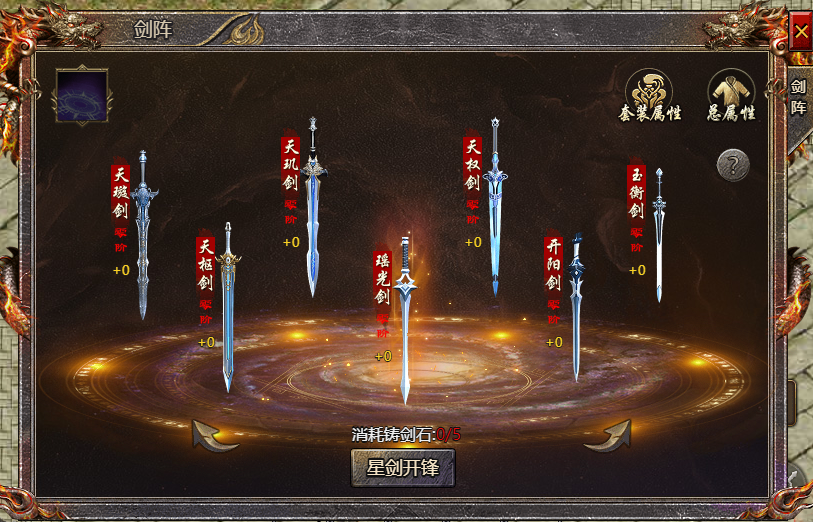813x522 pixels.
Task: Rotate sword formation with left arrow
Action: (x=214, y=435)
